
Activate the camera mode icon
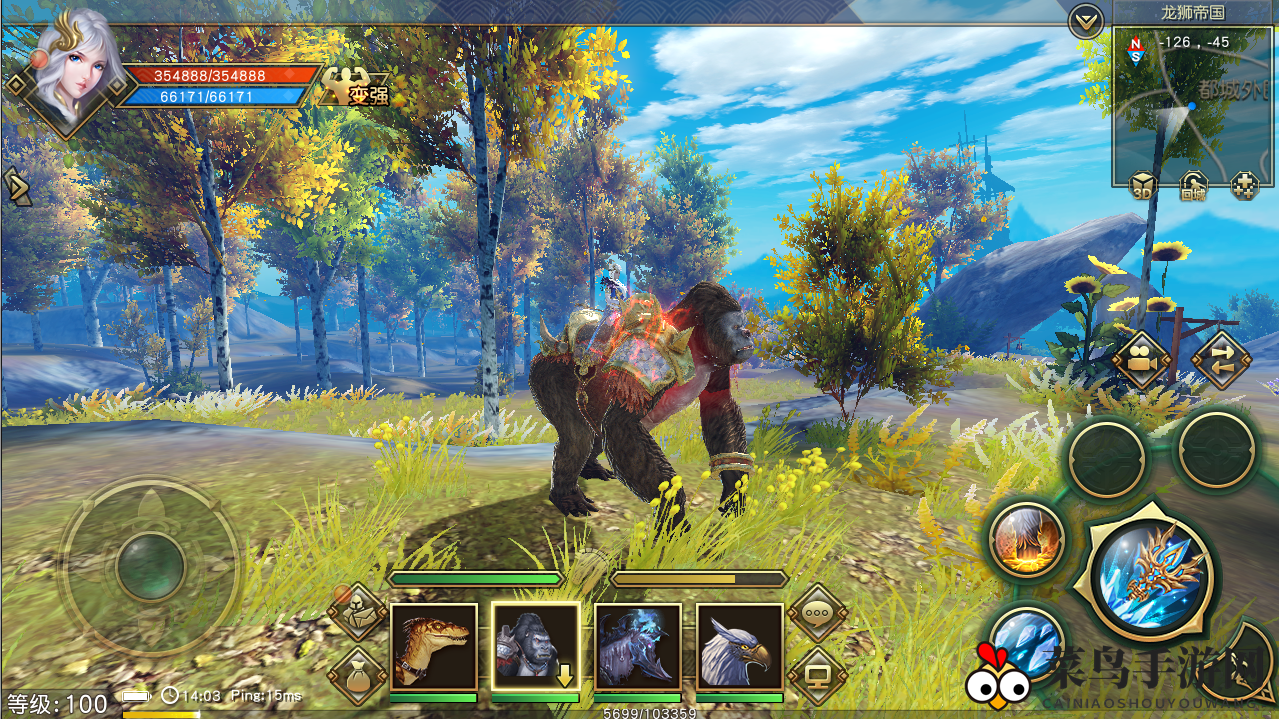(x=1141, y=359)
